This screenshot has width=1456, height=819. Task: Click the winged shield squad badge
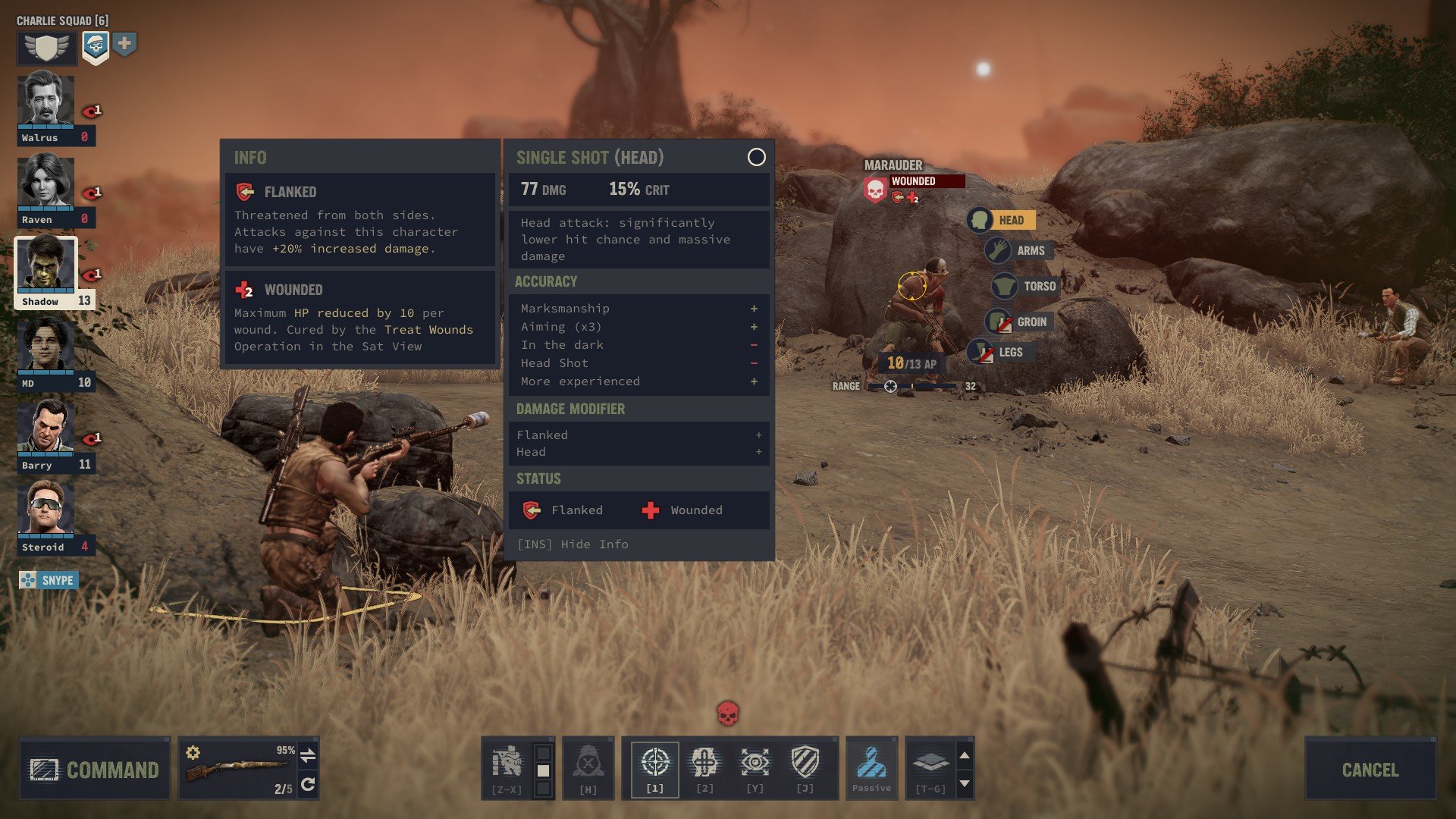[46, 48]
